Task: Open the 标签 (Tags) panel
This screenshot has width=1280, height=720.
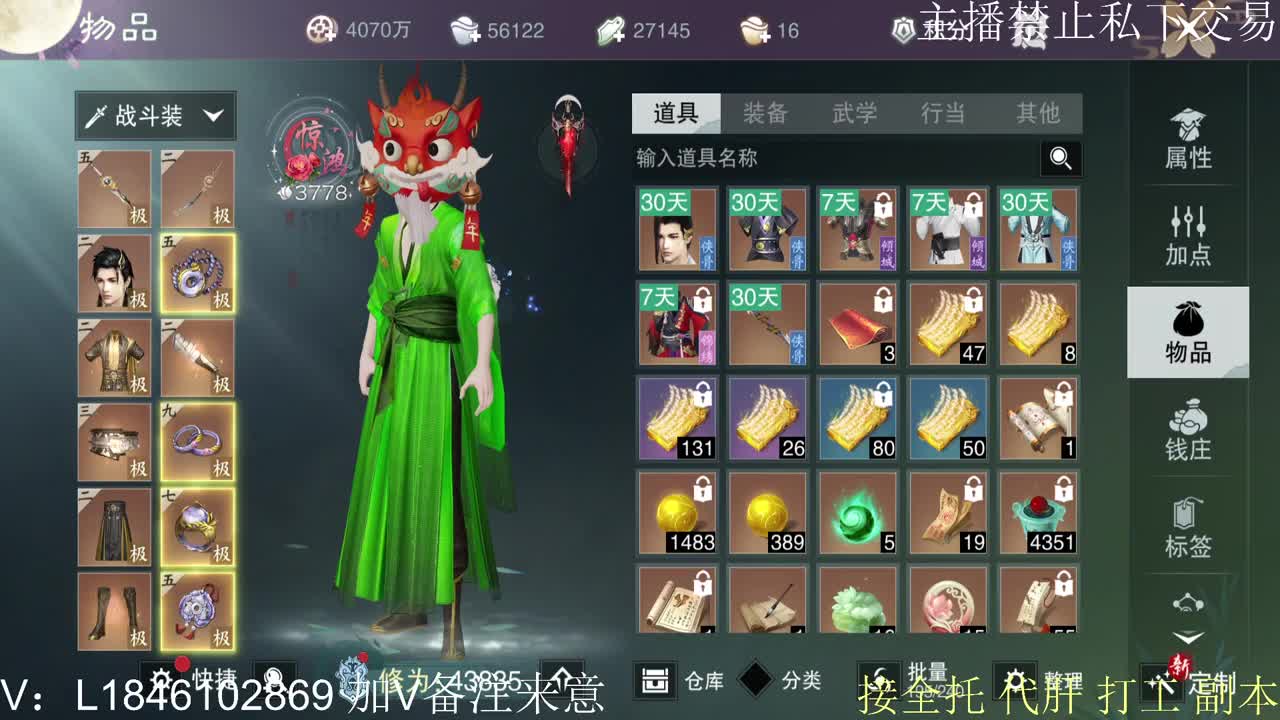Action: [1188, 528]
